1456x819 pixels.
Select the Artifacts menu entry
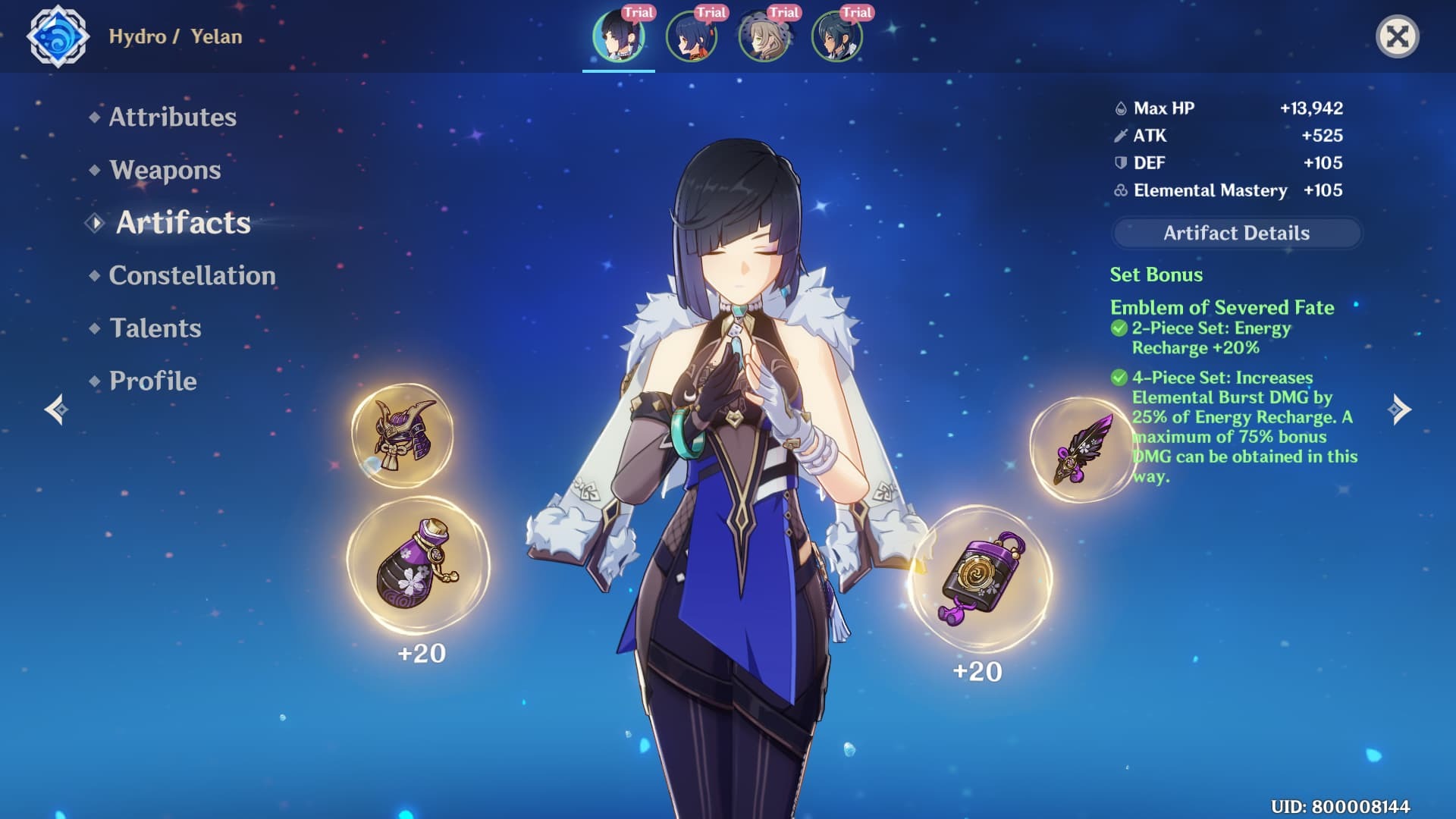[183, 223]
